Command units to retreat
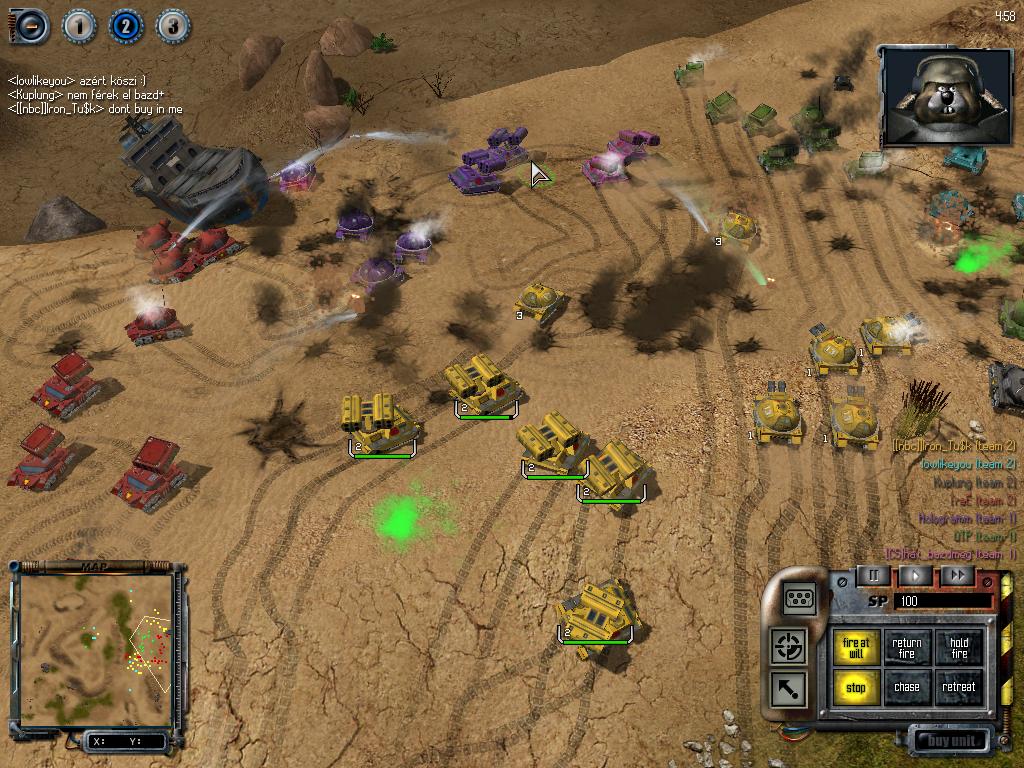Viewport: 1024px width, 768px height. coord(959,688)
